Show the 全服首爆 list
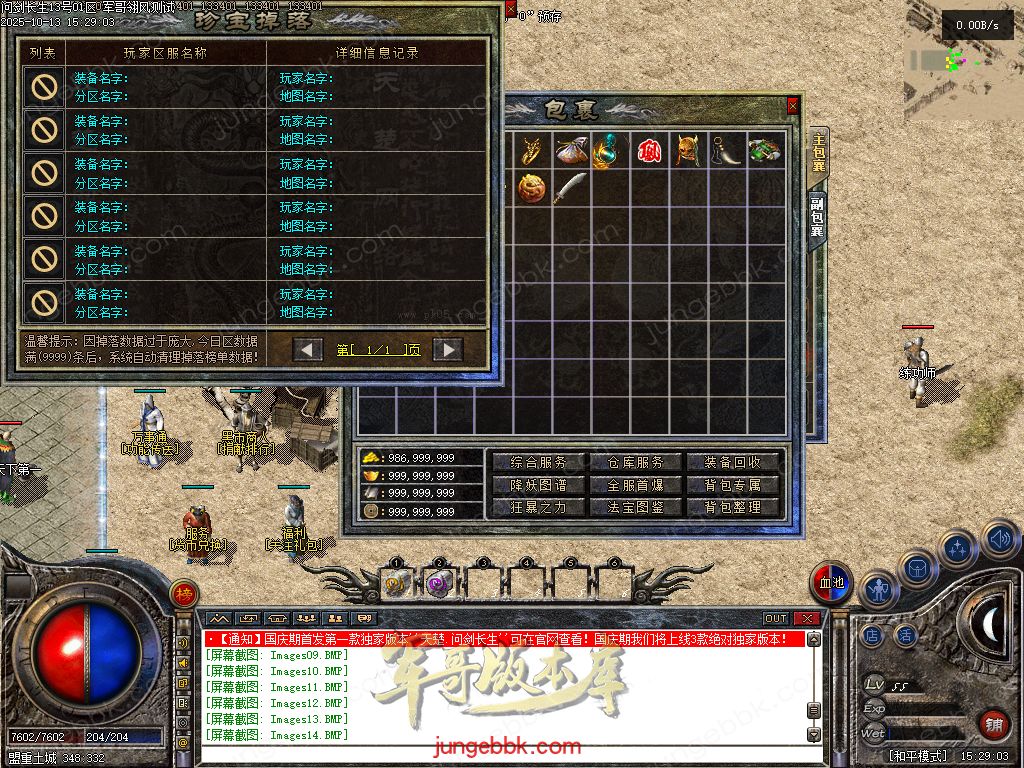1024x768 pixels. pyautogui.click(x=635, y=485)
